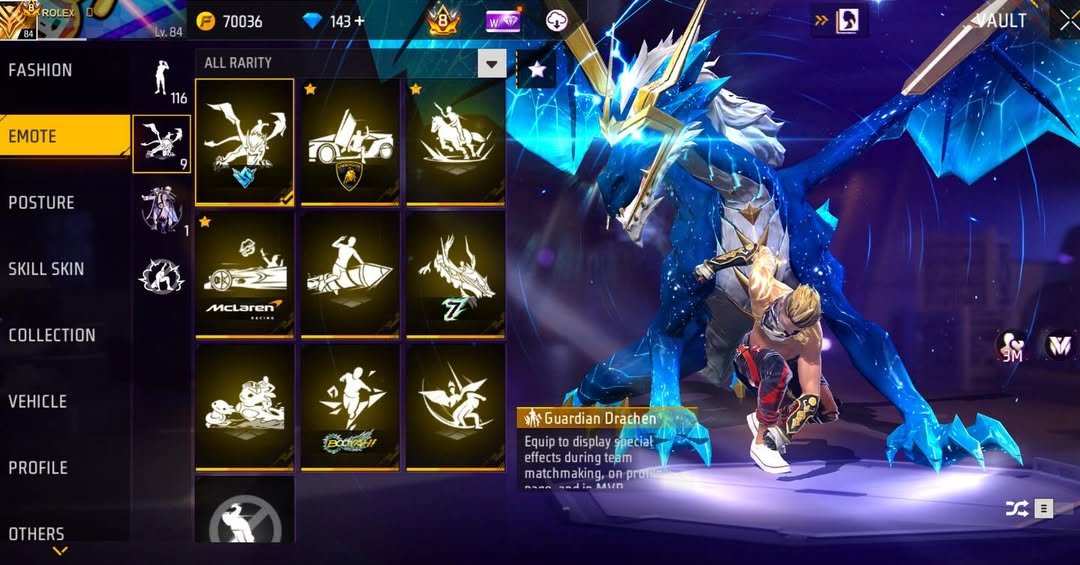Toggle the shuffle emotes icon
Image resolution: width=1080 pixels, height=565 pixels.
click(x=1016, y=509)
